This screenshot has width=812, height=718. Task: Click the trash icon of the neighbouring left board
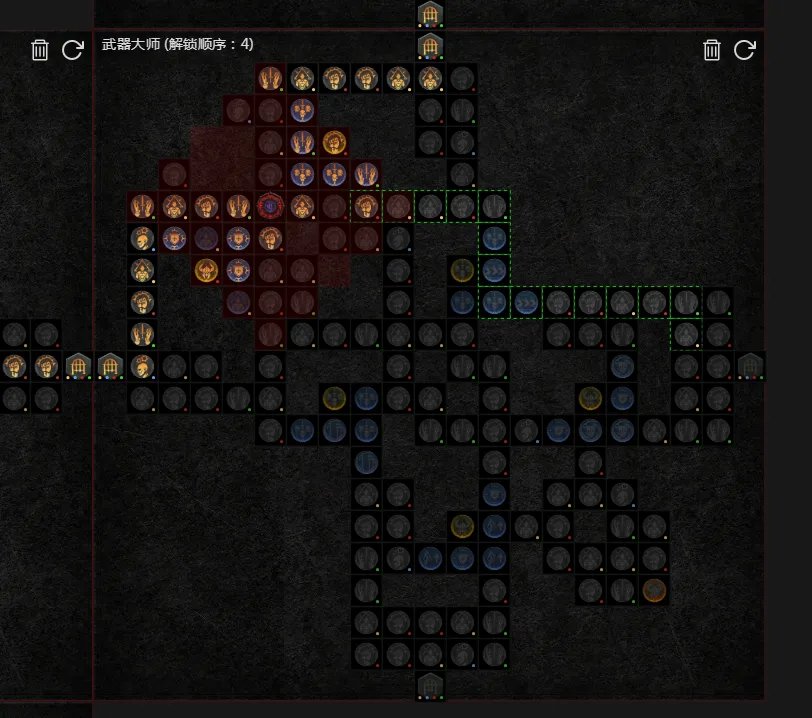click(x=40, y=50)
